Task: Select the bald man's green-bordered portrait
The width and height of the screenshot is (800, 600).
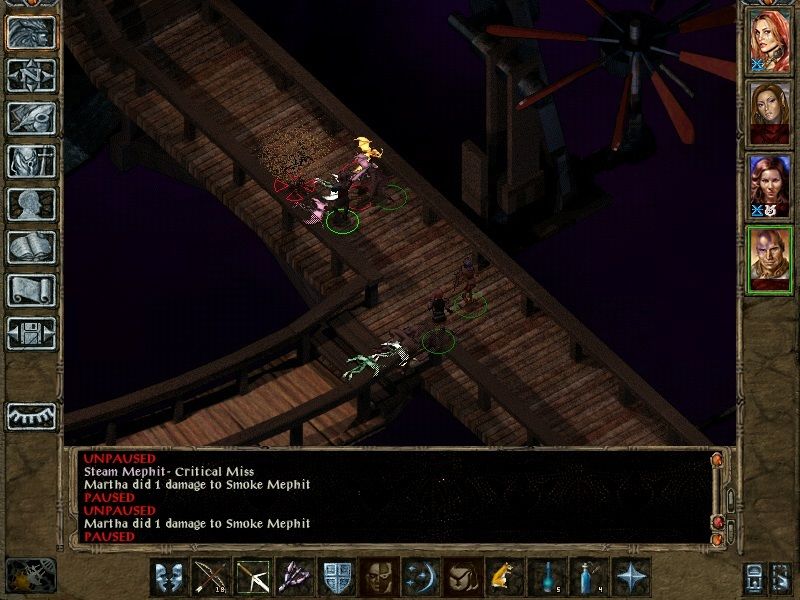Action: tap(770, 260)
